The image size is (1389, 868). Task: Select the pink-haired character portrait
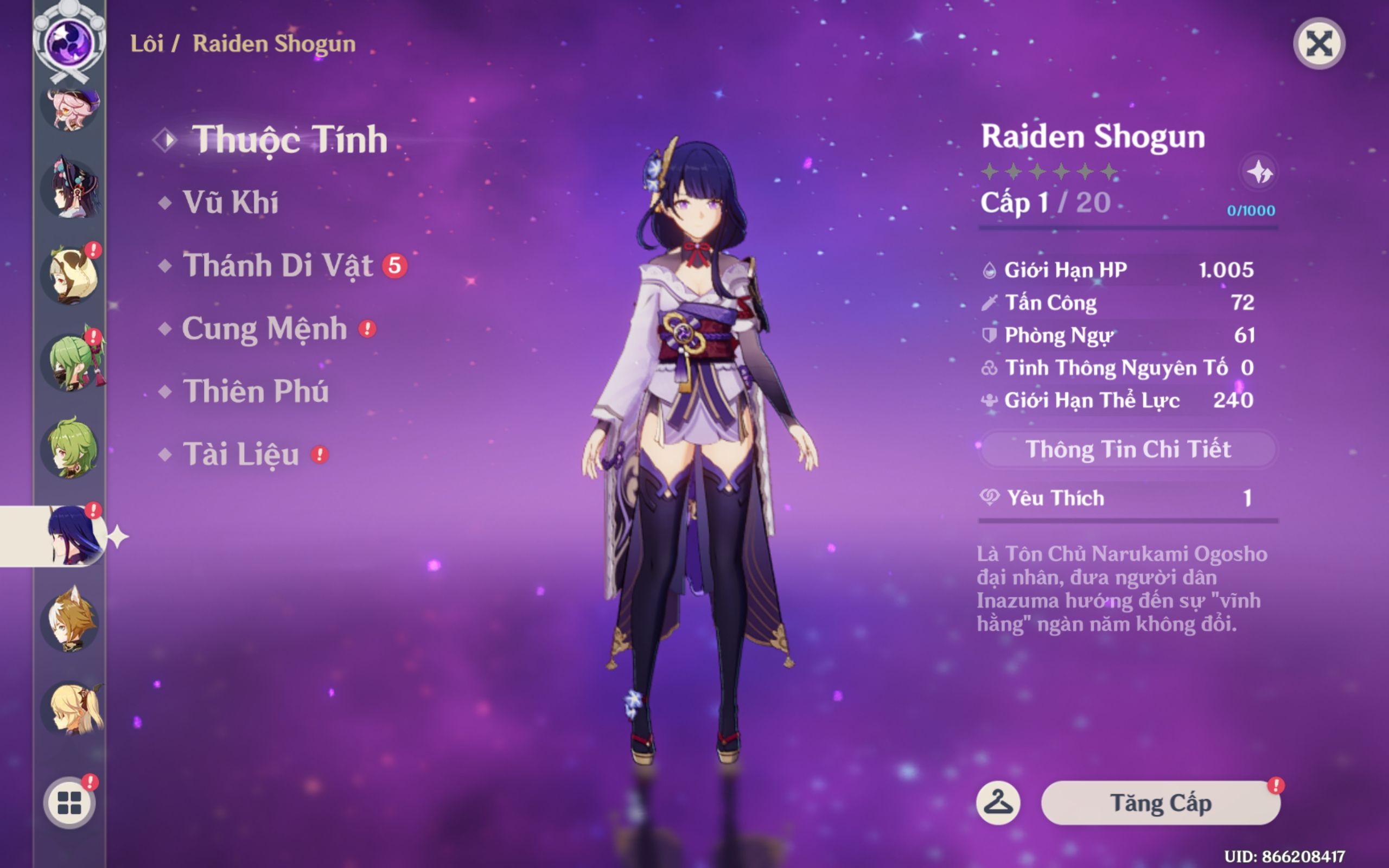[71, 109]
